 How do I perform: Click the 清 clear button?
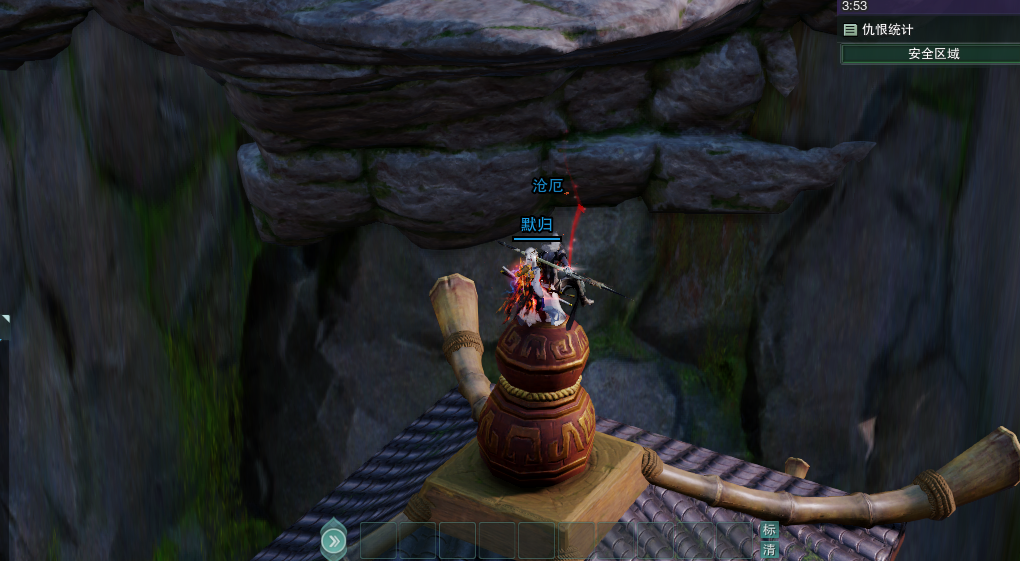click(769, 550)
